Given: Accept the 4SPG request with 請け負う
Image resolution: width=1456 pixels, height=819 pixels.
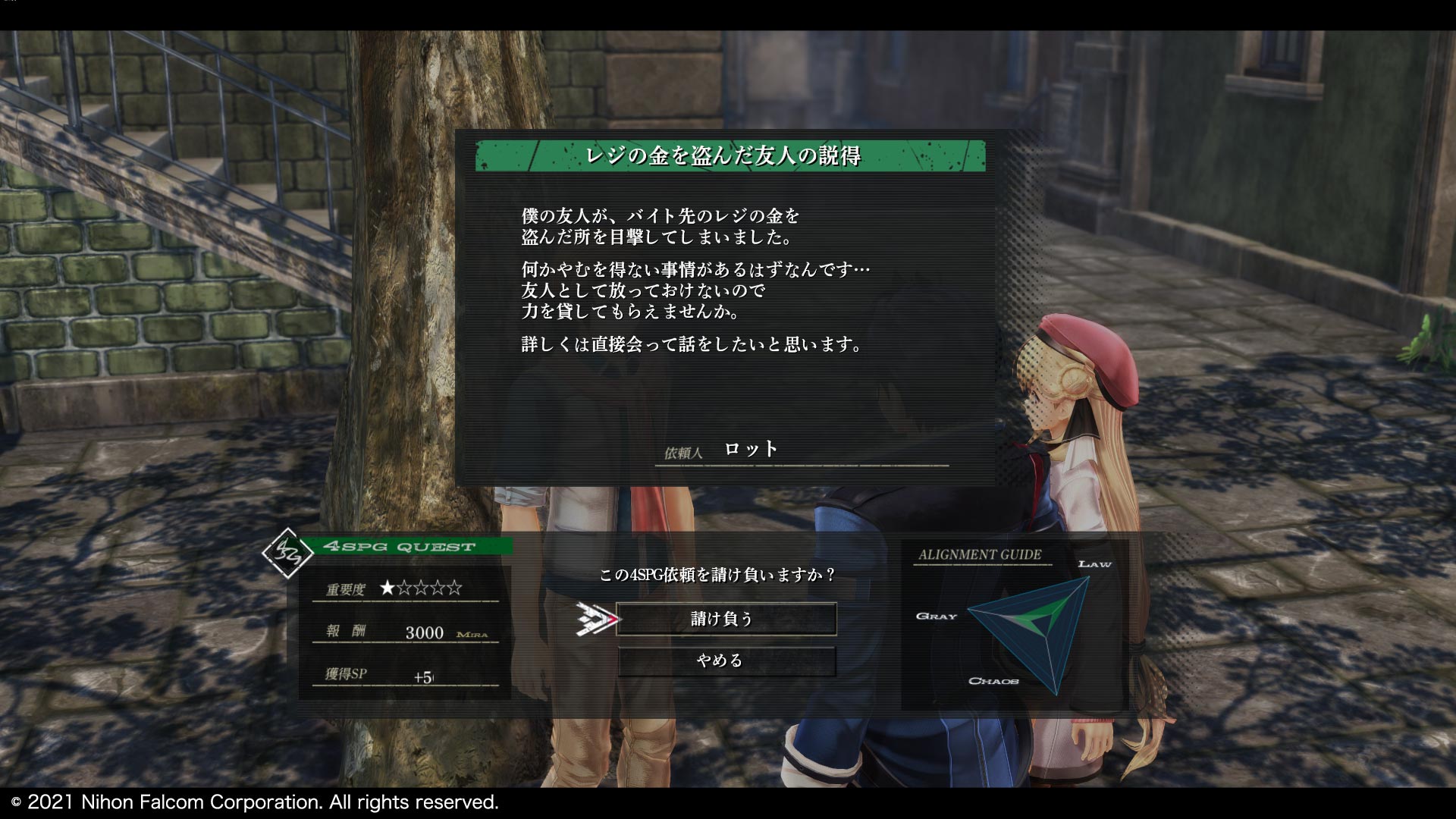Looking at the screenshot, I should pos(726,619).
